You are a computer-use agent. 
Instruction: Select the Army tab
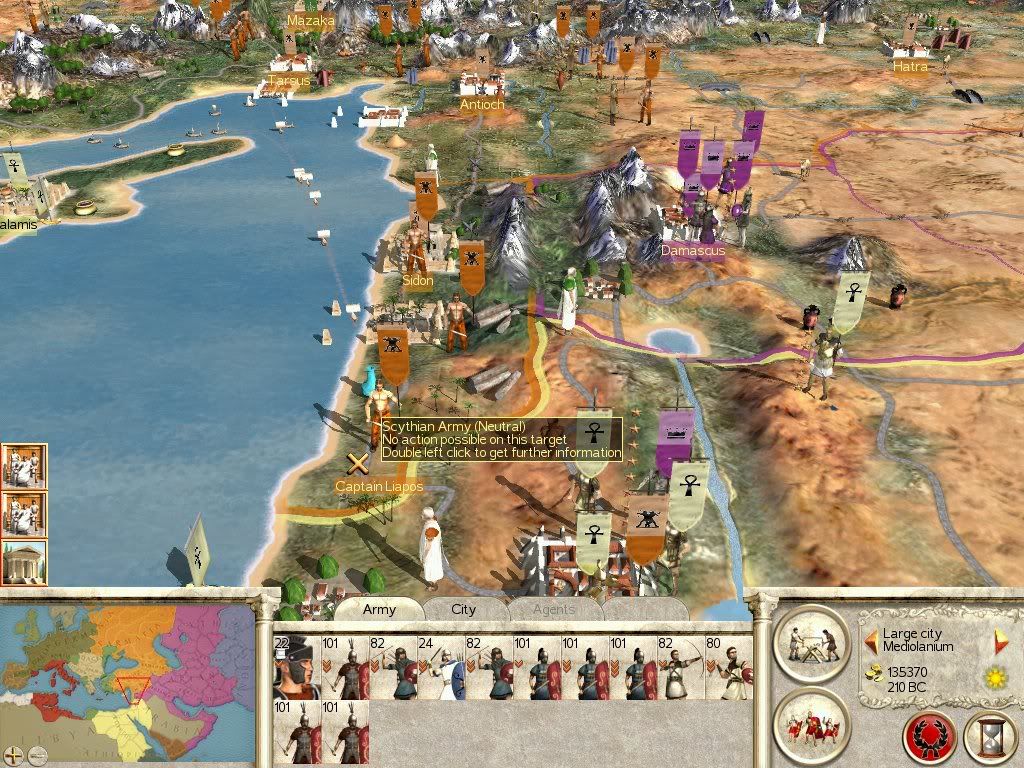[x=379, y=609]
